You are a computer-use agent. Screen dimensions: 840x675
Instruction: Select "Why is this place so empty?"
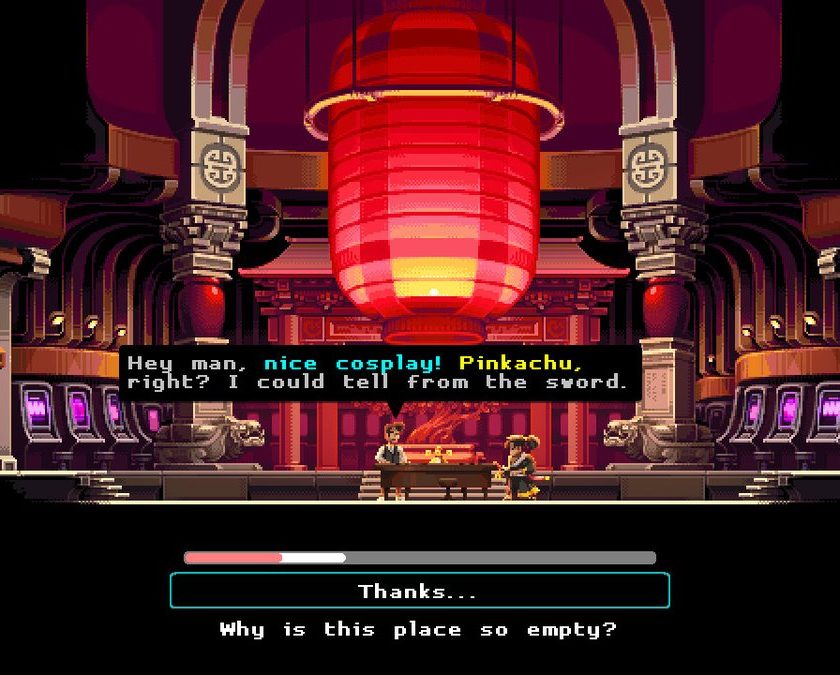(x=419, y=630)
